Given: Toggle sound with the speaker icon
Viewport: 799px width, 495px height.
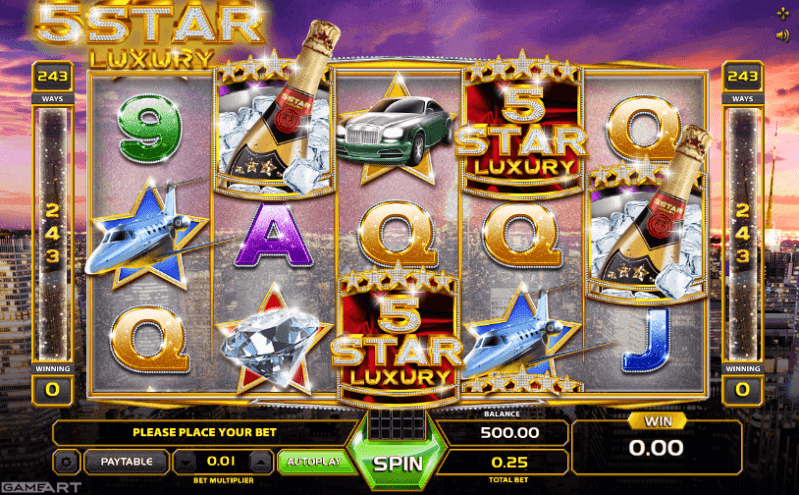Looking at the screenshot, I should click(x=782, y=35).
